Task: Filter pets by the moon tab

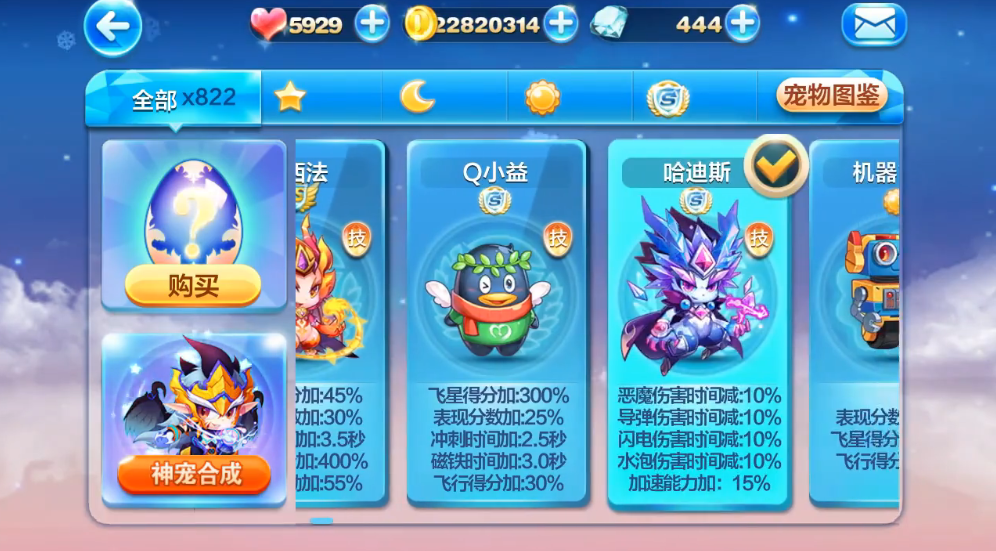Action: pos(417,97)
